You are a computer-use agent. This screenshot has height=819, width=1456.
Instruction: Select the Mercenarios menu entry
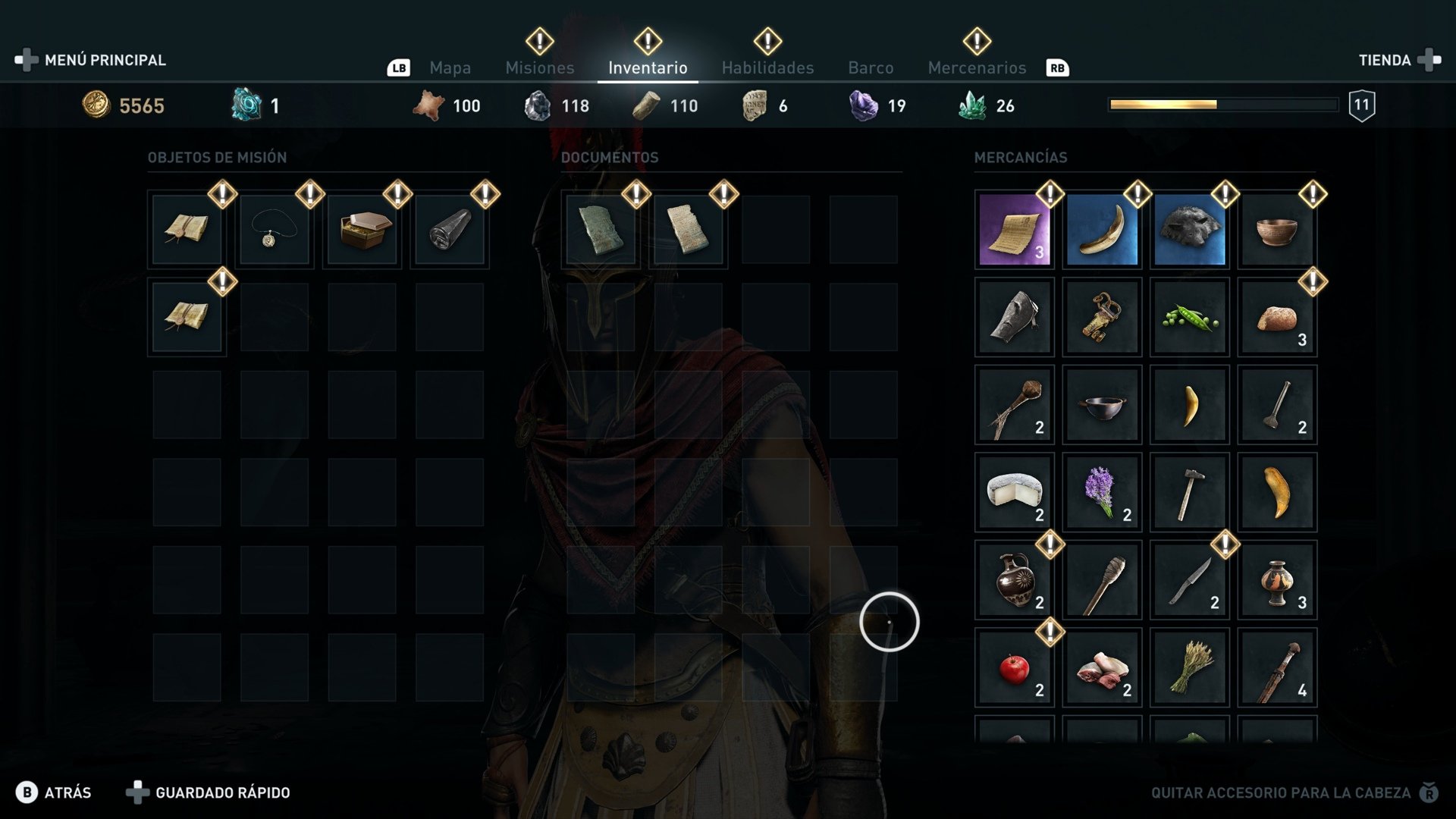point(977,67)
